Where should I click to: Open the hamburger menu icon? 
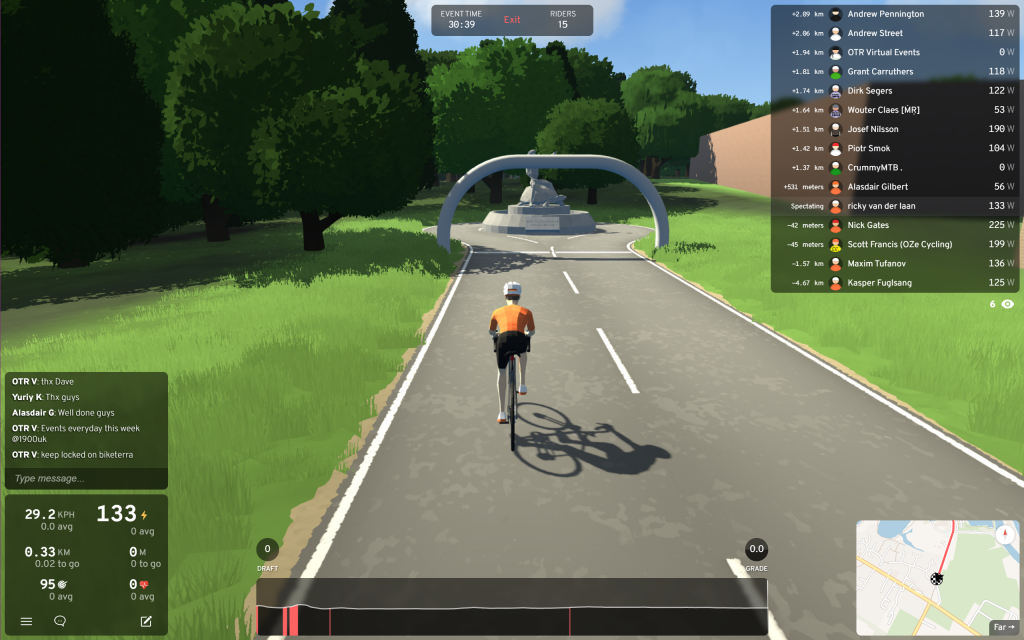tap(26, 621)
